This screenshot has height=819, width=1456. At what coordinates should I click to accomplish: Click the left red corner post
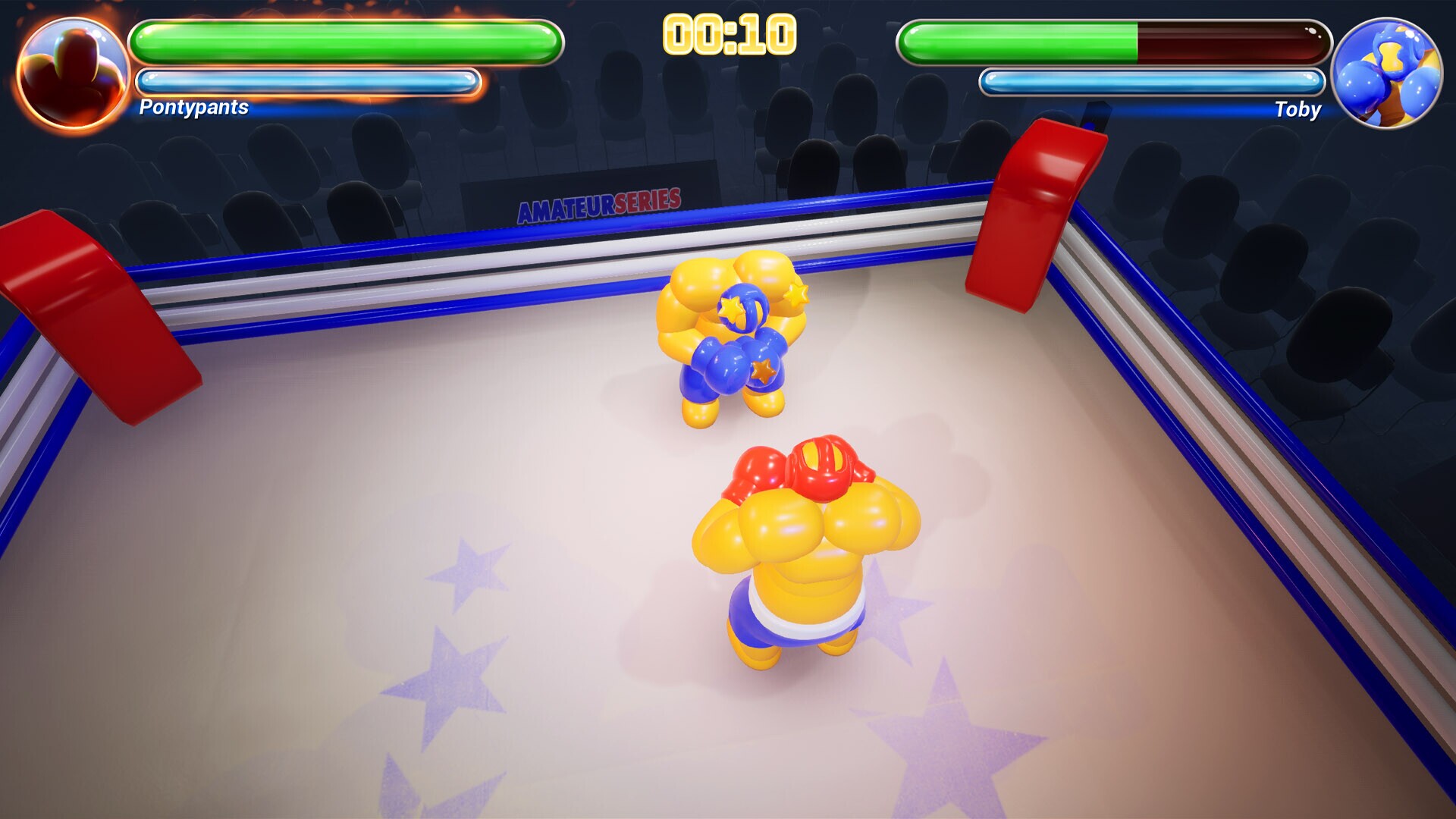tap(76, 303)
